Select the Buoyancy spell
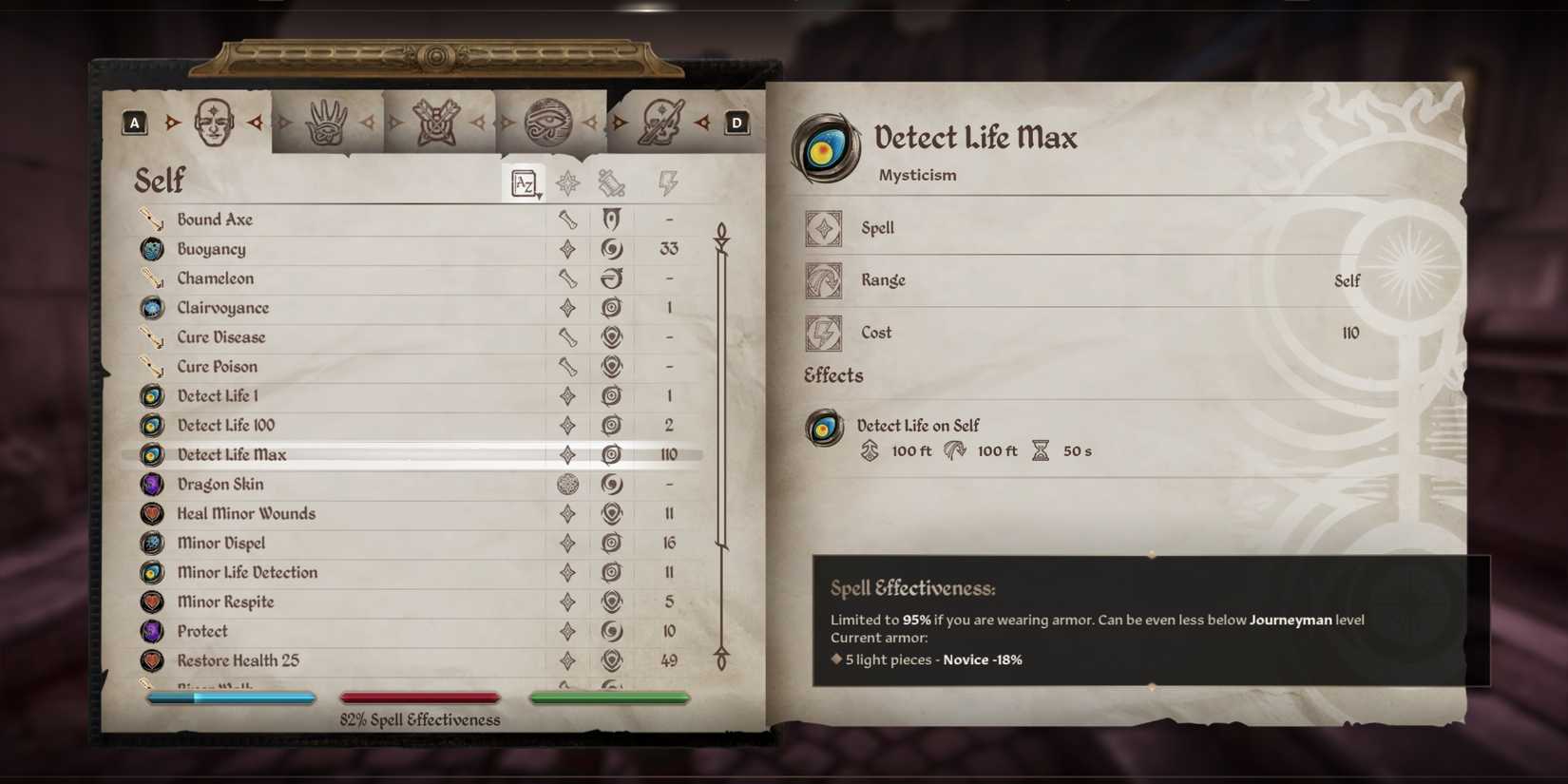The image size is (1568, 784). pos(211,248)
